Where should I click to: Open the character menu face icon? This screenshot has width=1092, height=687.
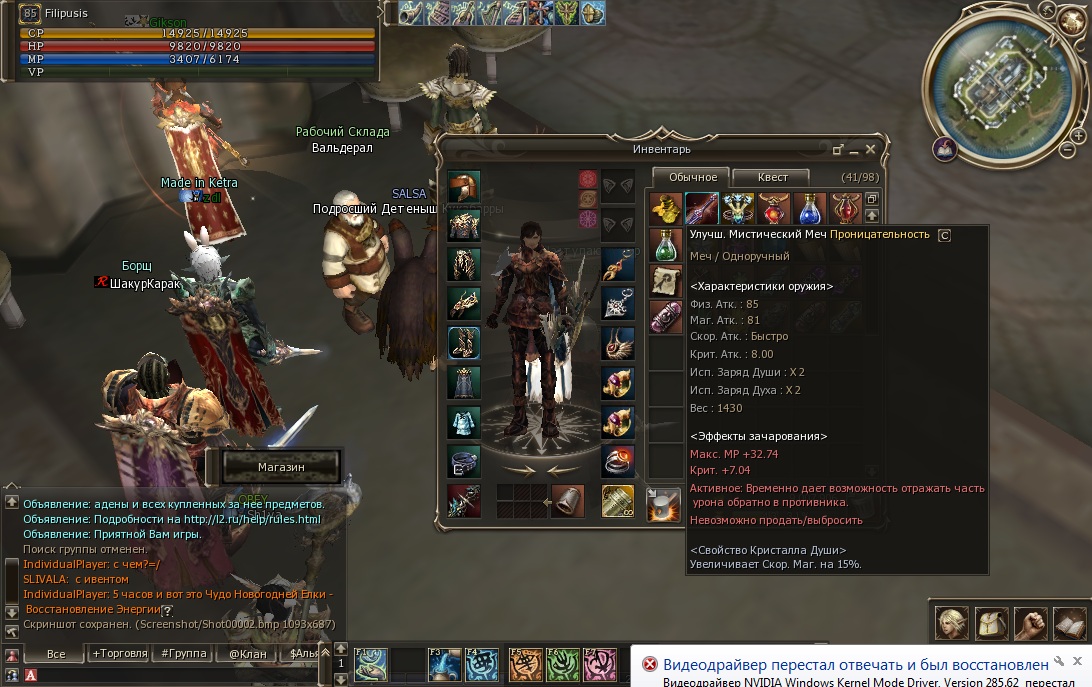tap(950, 623)
